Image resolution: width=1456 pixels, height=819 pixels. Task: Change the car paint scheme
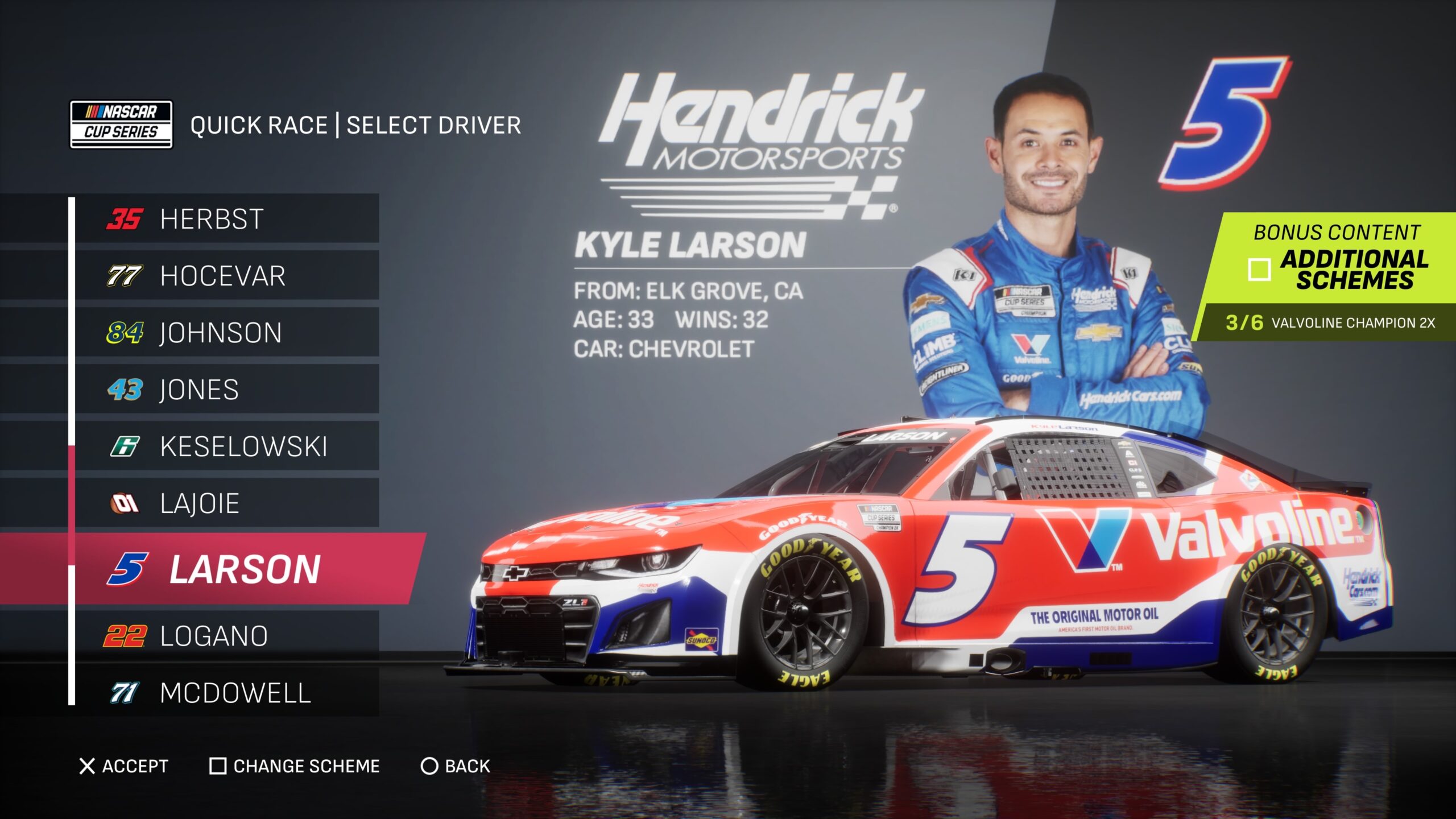click(x=295, y=766)
